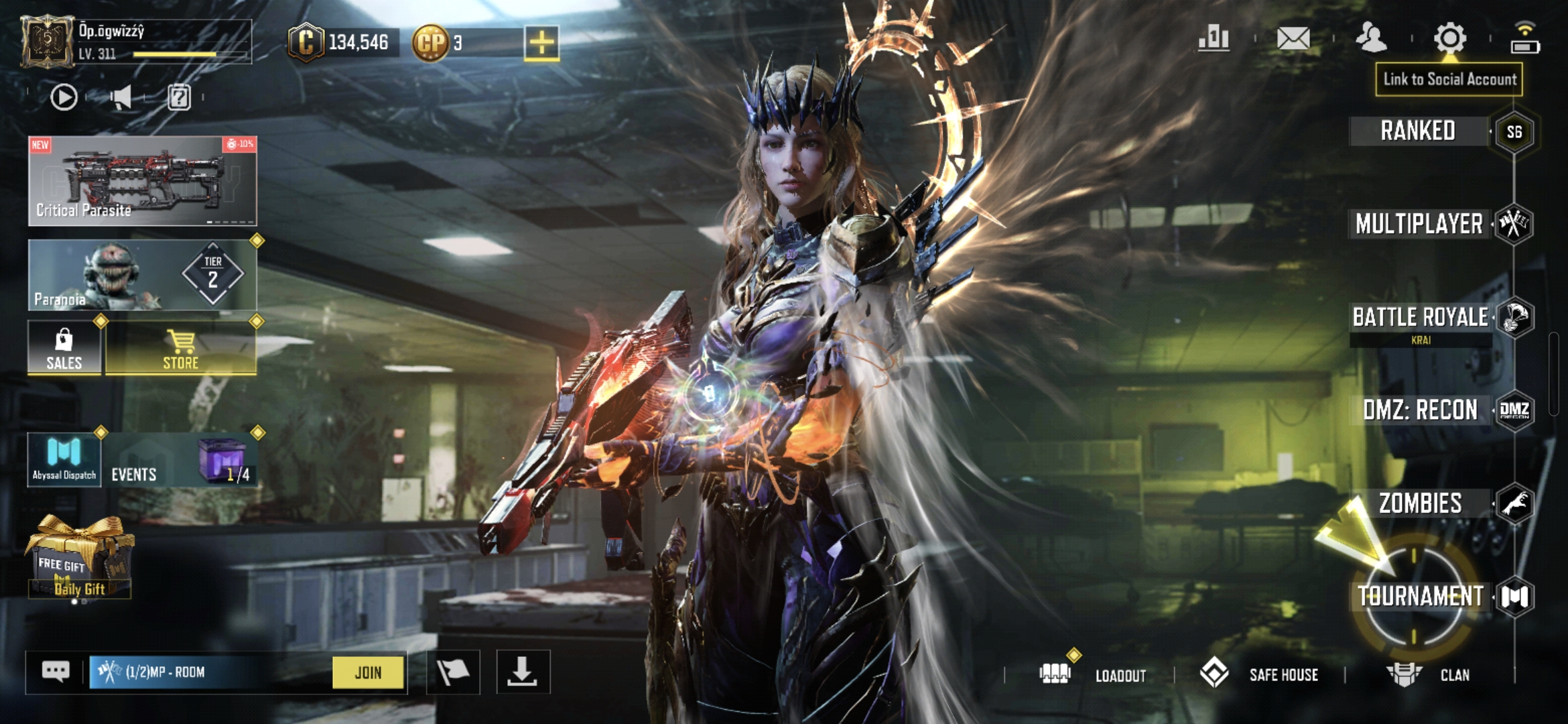Viewport: 1568px width, 724px height.
Task: Open the Store
Action: 181,347
